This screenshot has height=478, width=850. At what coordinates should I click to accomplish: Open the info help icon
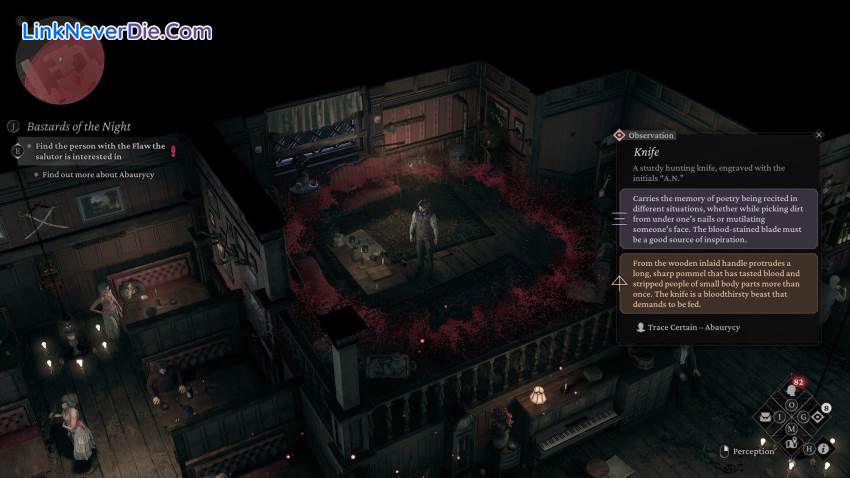823,449
